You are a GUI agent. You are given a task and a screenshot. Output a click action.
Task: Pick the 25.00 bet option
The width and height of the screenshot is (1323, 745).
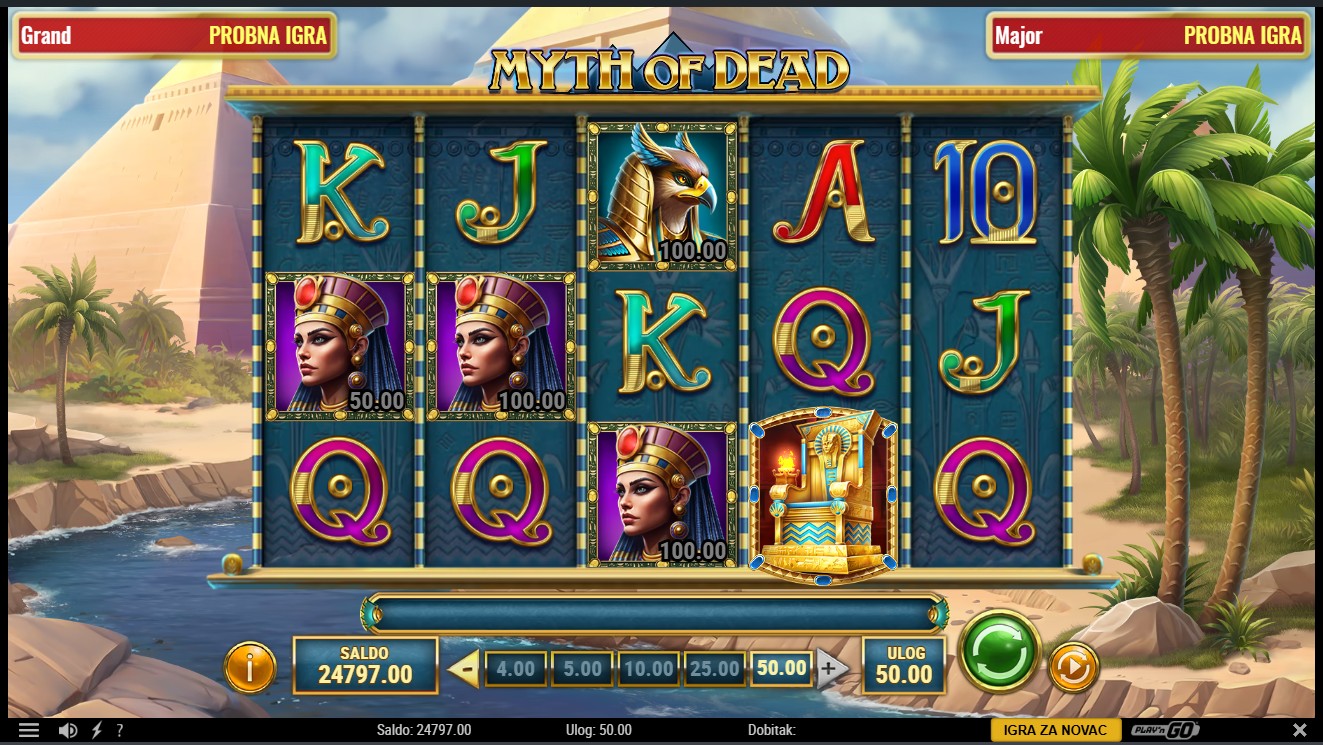point(714,668)
